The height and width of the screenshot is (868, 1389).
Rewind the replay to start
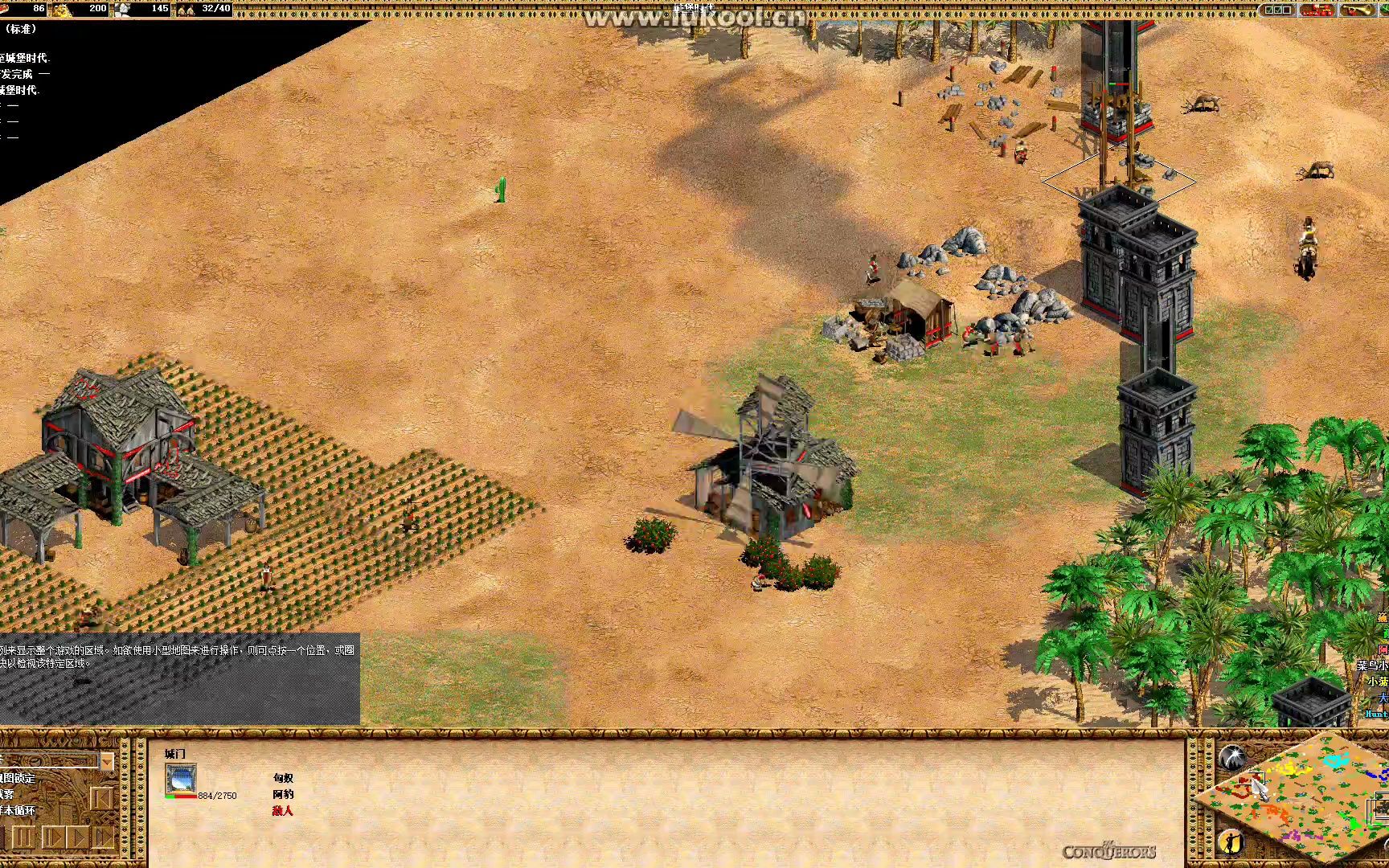[100, 799]
